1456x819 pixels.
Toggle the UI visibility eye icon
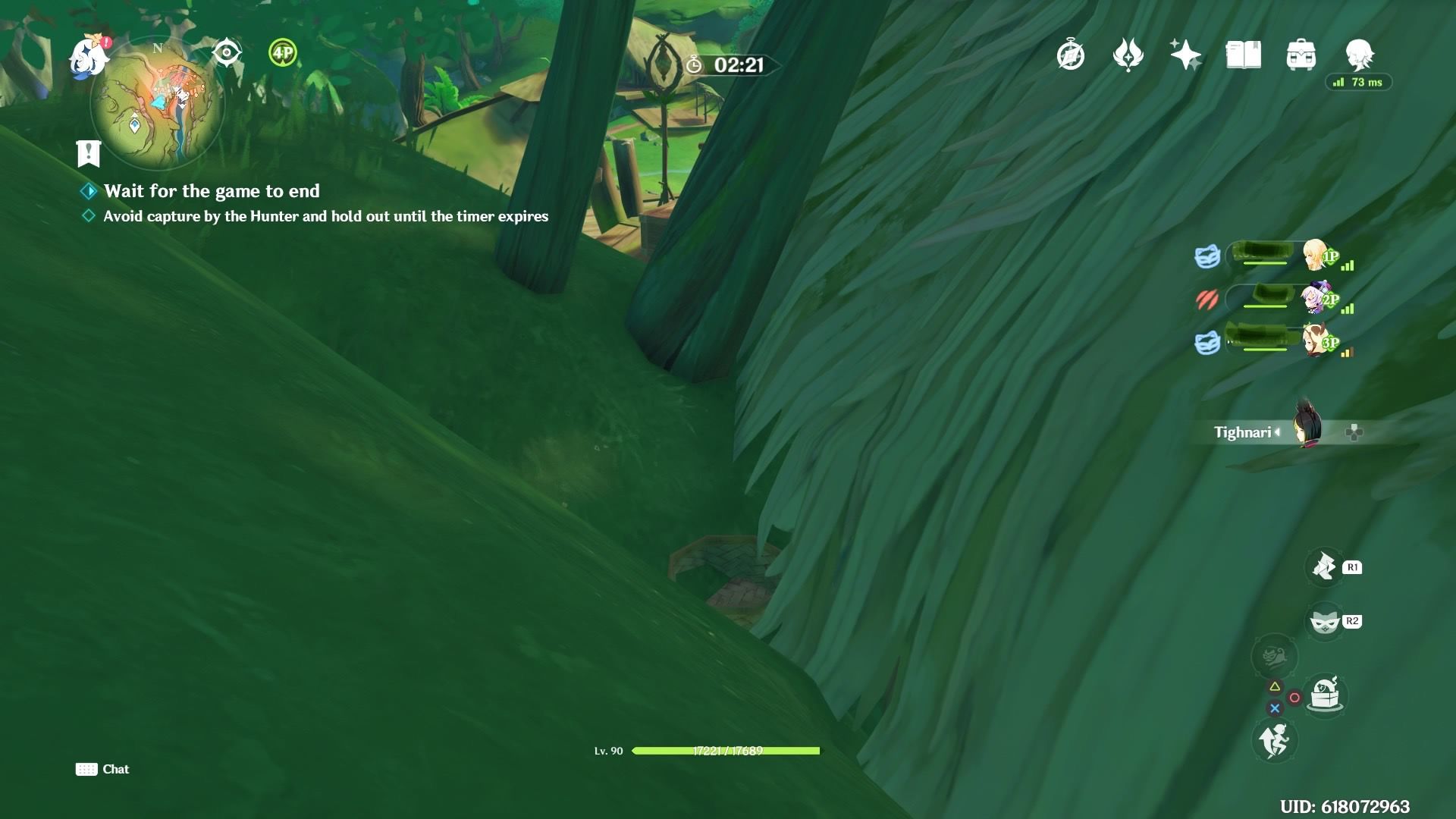tap(225, 53)
